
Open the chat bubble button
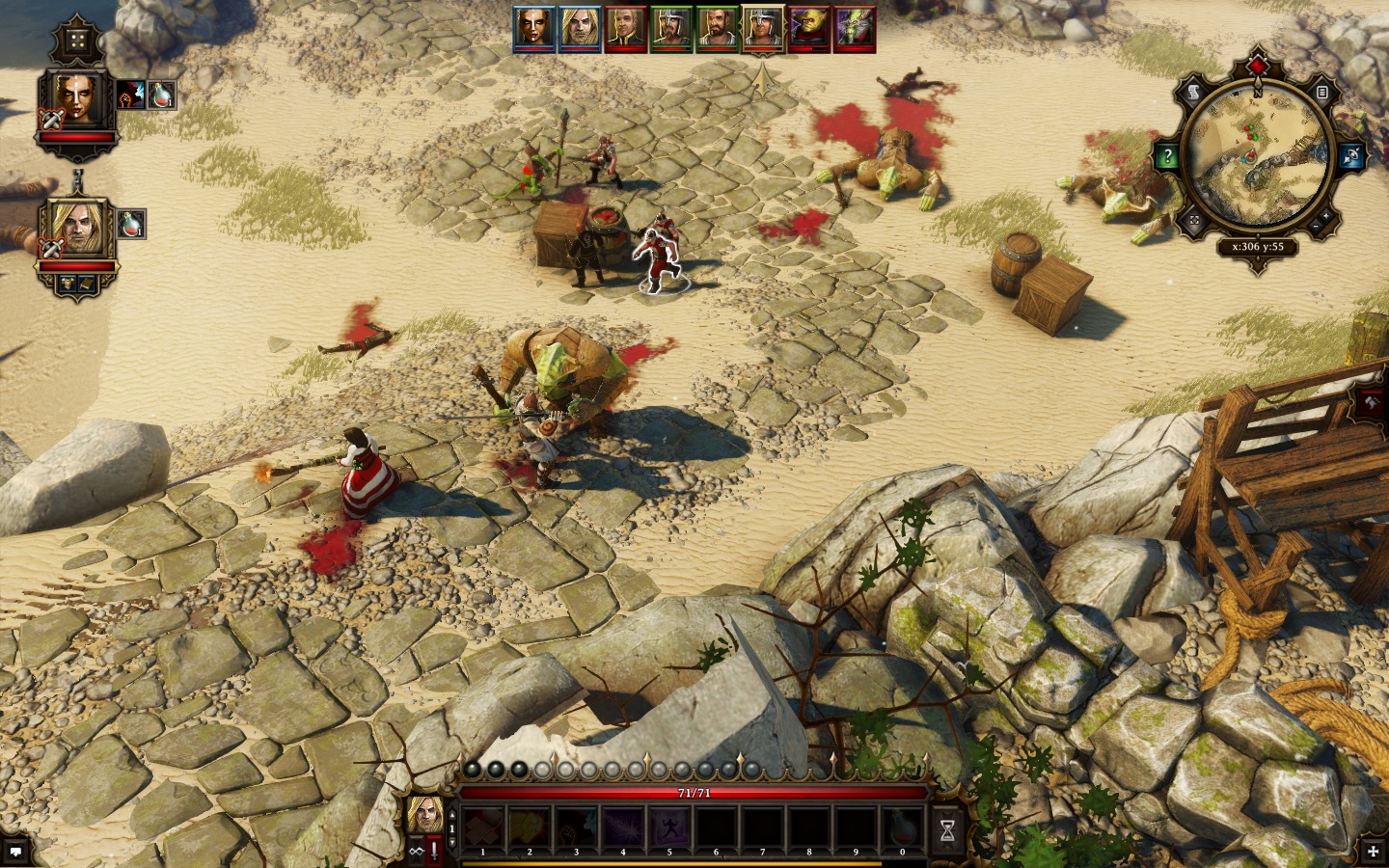15,852
